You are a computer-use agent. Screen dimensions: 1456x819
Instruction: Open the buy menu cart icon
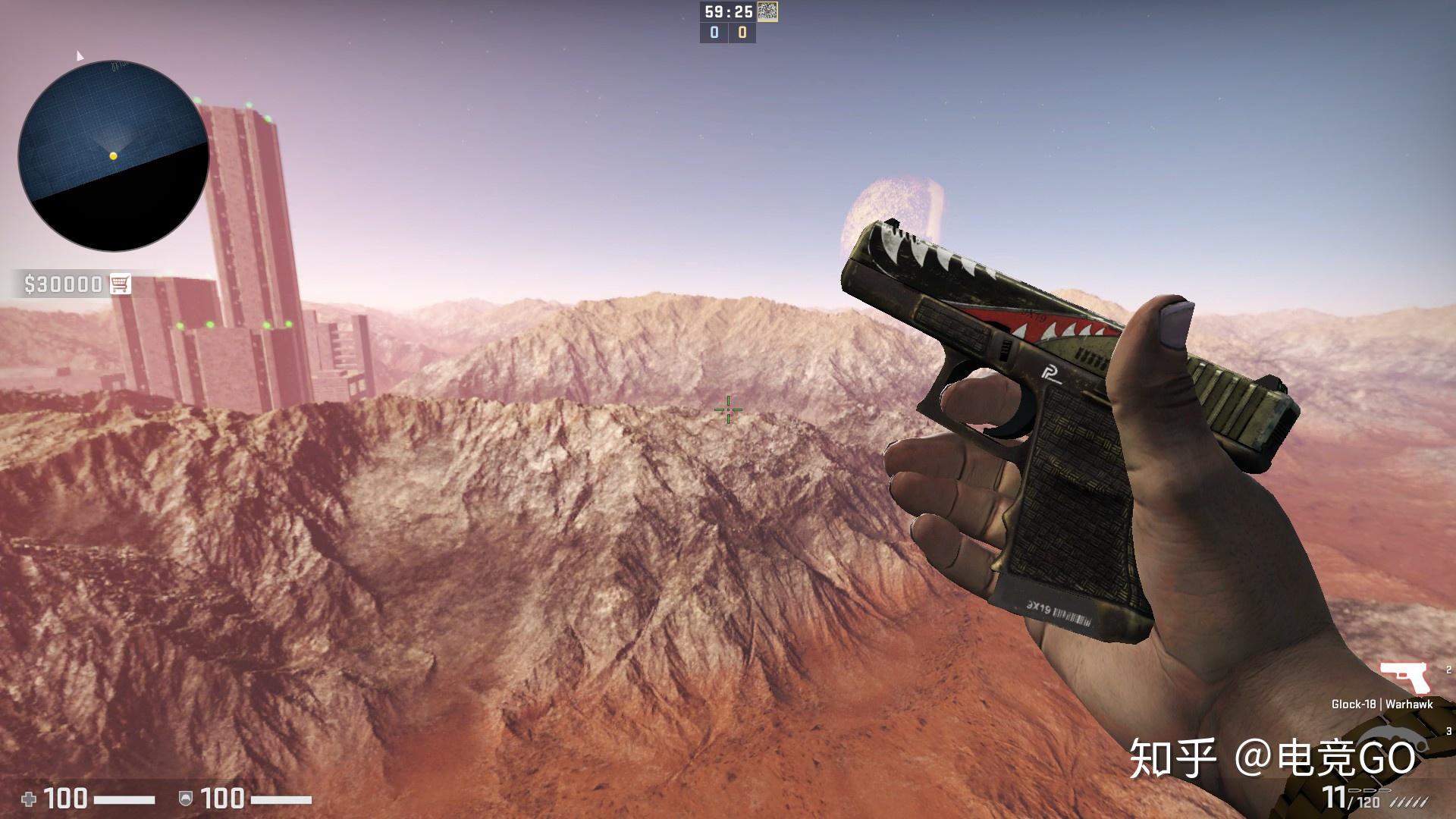click(x=120, y=284)
